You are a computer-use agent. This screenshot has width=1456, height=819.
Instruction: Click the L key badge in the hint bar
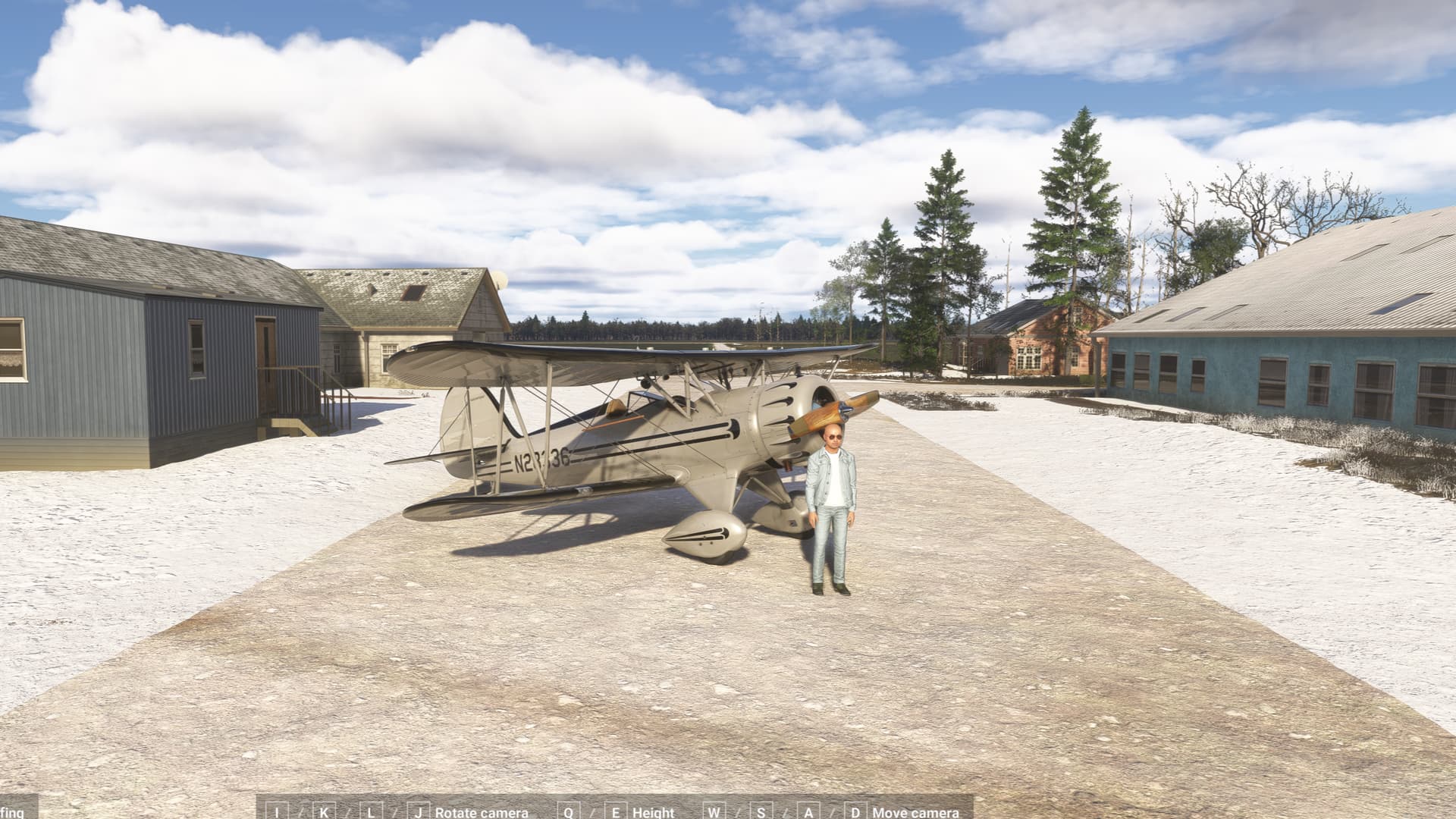click(x=371, y=812)
